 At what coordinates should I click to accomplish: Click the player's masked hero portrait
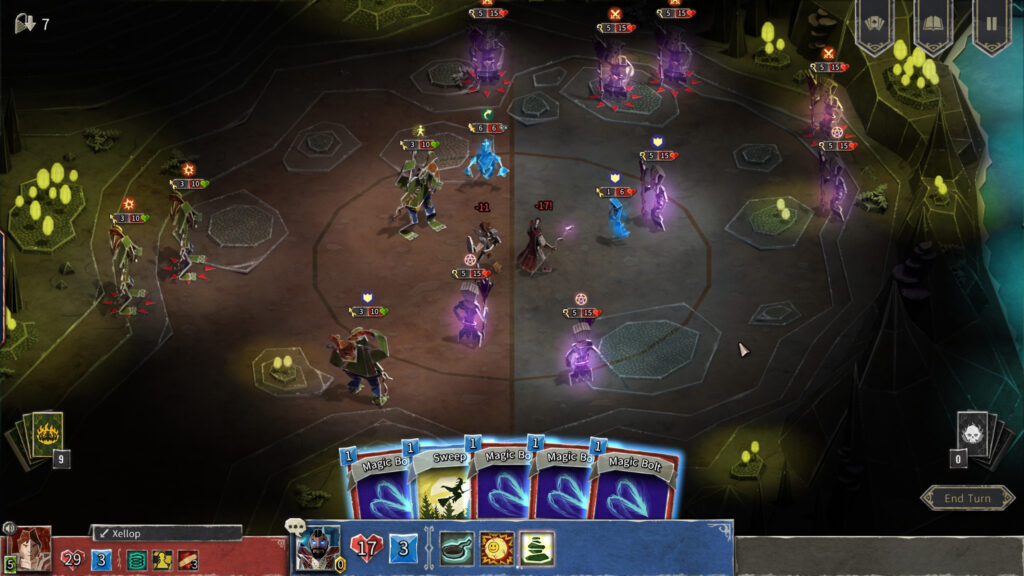(320, 549)
